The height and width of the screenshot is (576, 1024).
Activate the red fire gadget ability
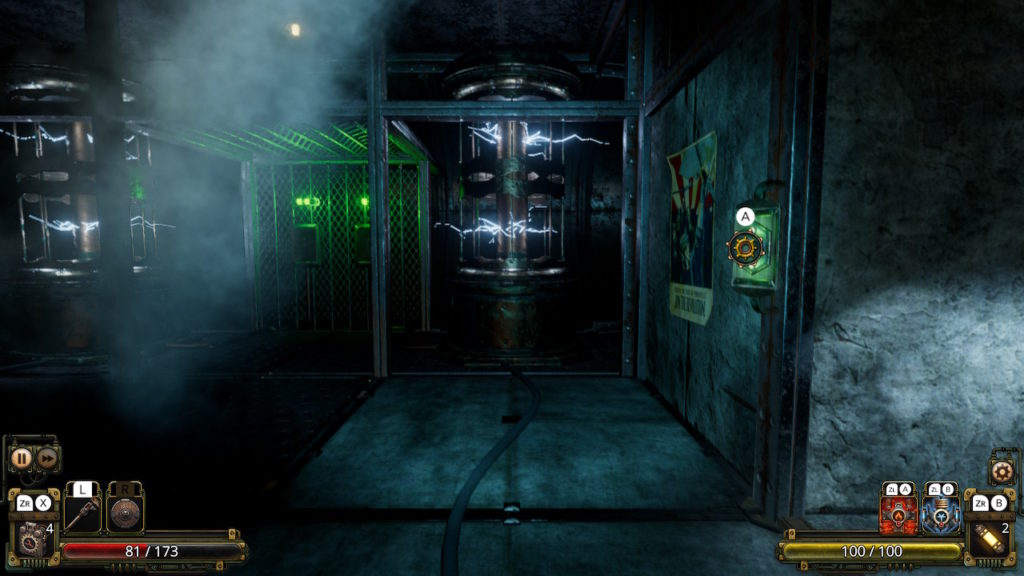pos(898,514)
